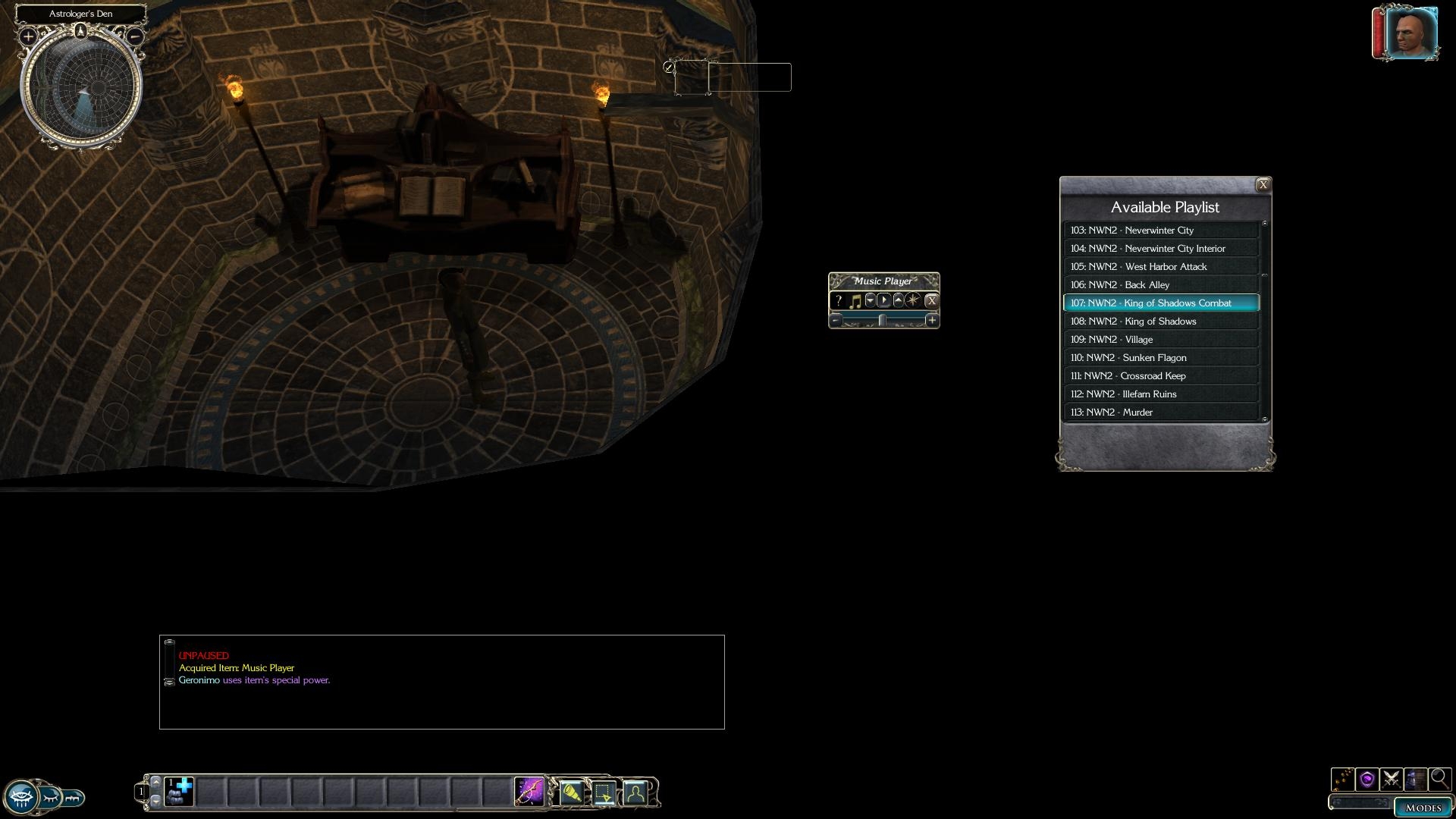Increase music volume with the plus button
This screenshot has height=819, width=1456.
click(931, 321)
